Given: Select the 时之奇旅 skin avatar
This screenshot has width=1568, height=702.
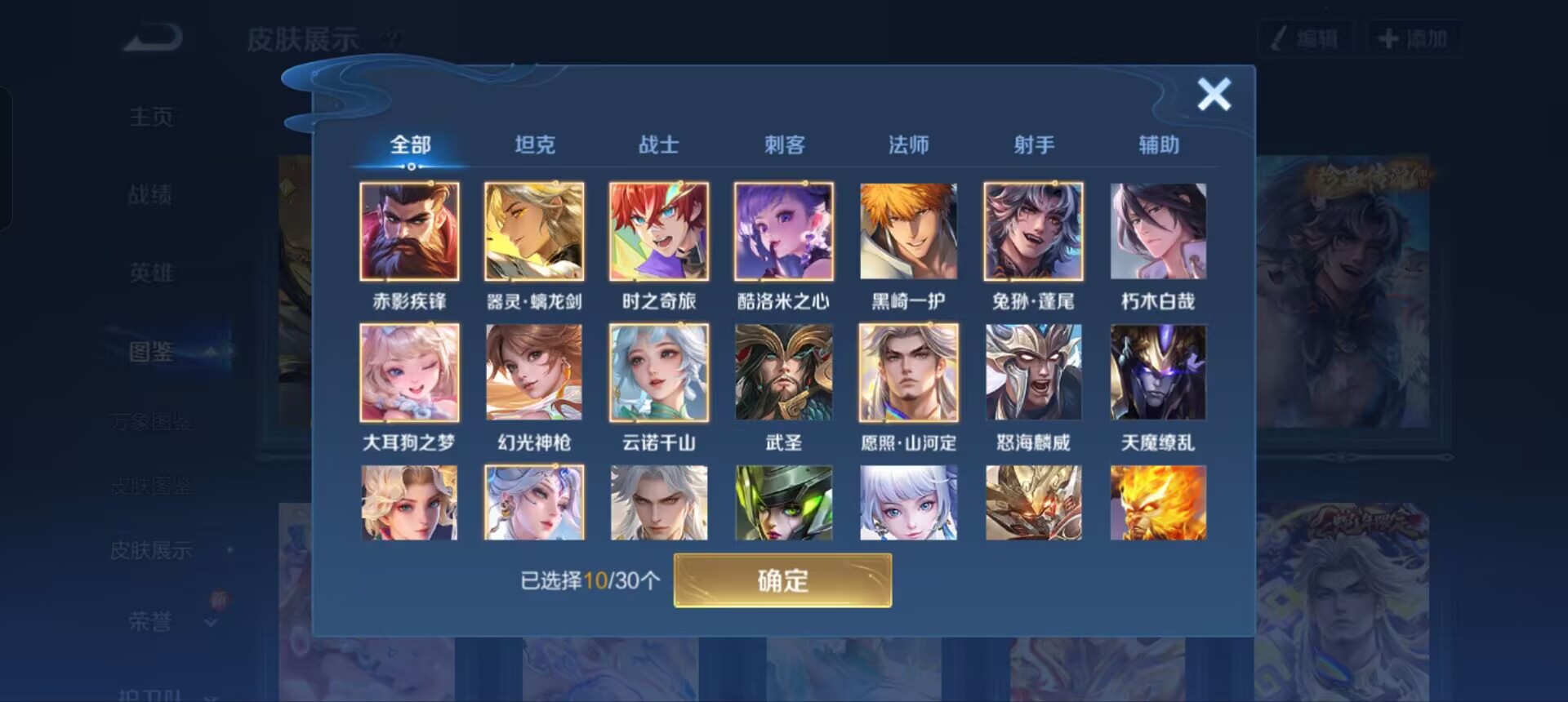Looking at the screenshot, I should point(659,233).
